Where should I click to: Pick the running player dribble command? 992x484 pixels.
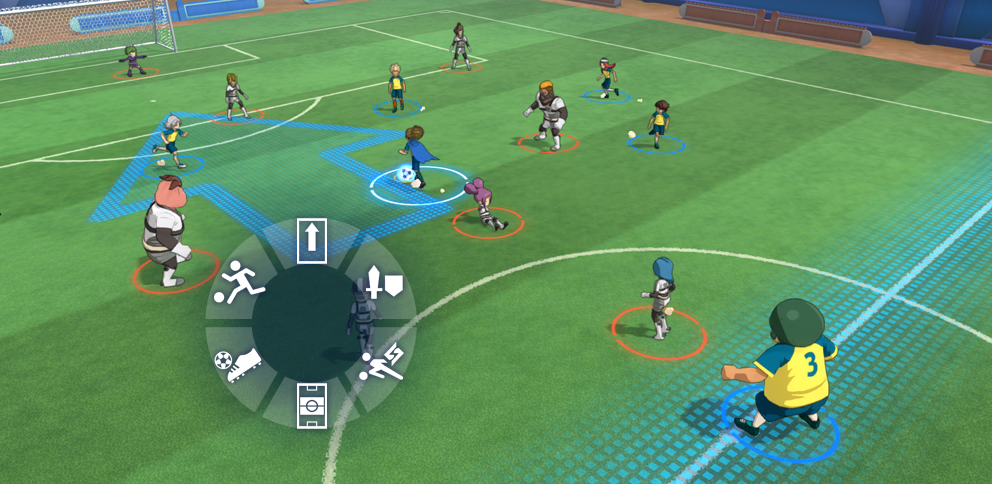coord(240,282)
